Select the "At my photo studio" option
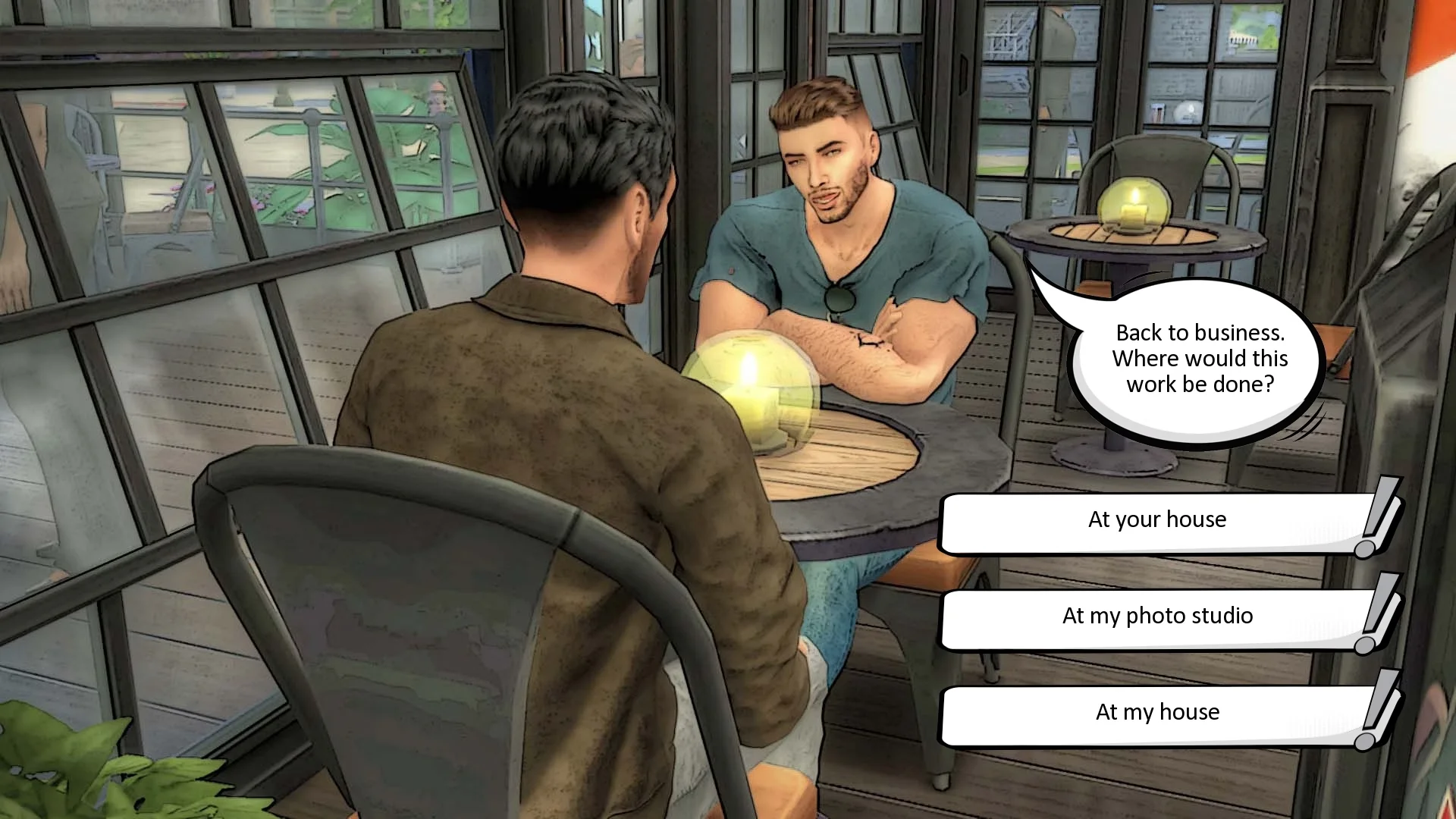Image resolution: width=1456 pixels, height=819 pixels. click(x=1156, y=617)
